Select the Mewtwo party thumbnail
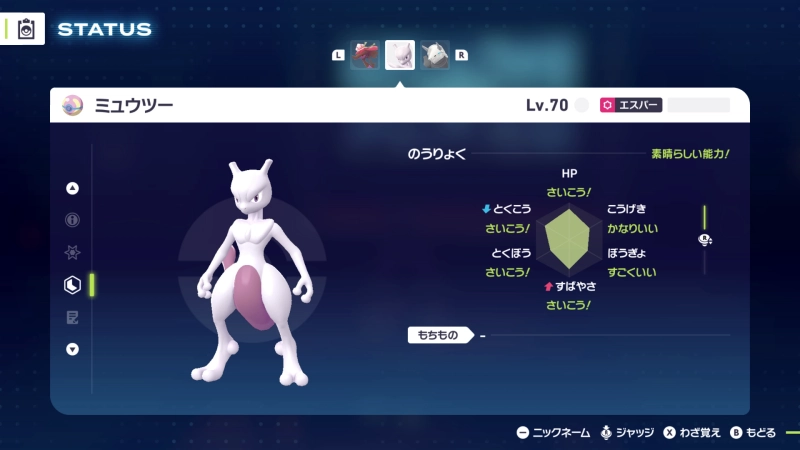Image resolution: width=800 pixels, height=450 pixels. (400, 55)
